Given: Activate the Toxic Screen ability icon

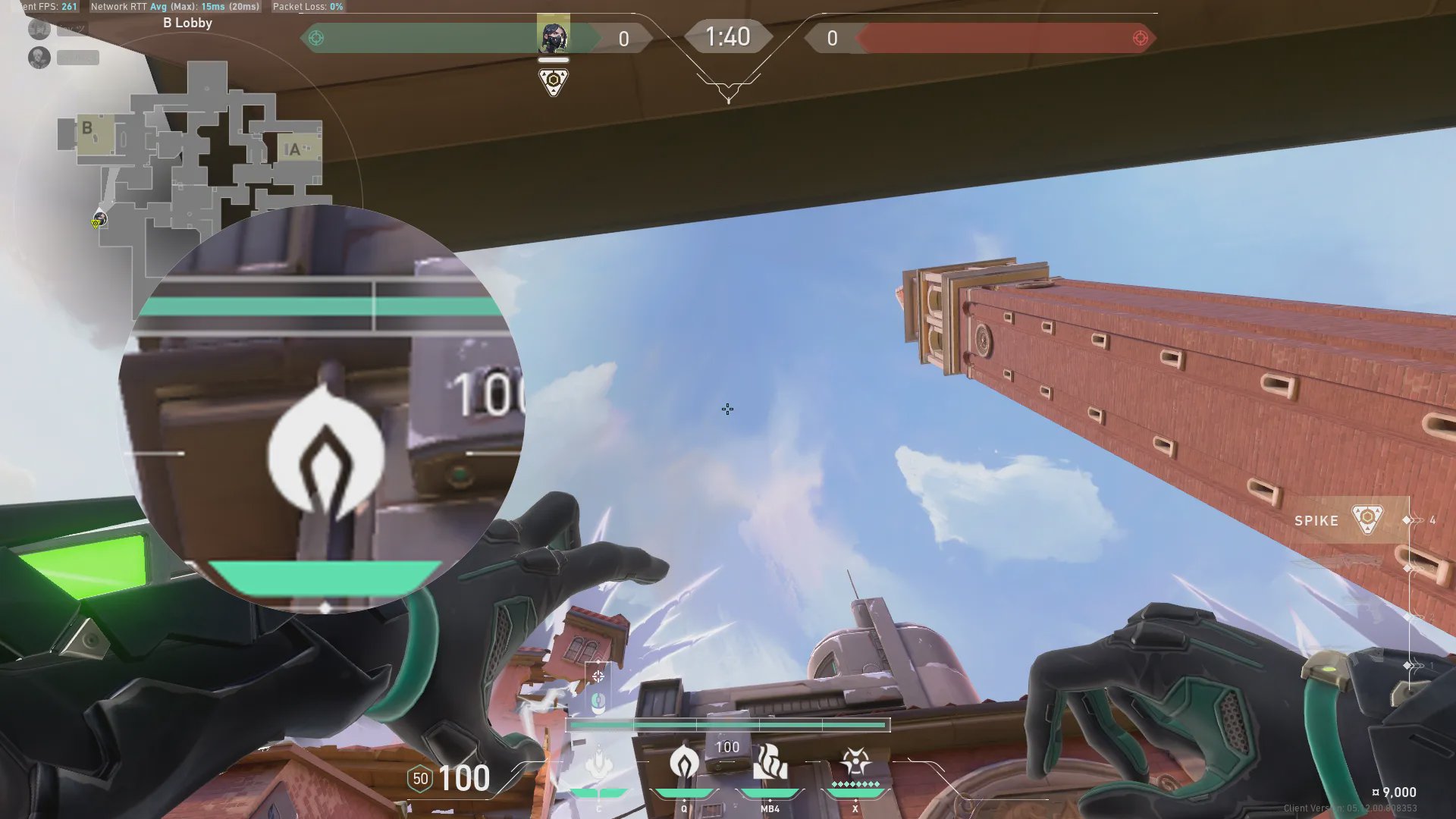Looking at the screenshot, I should [x=770, y=762].
